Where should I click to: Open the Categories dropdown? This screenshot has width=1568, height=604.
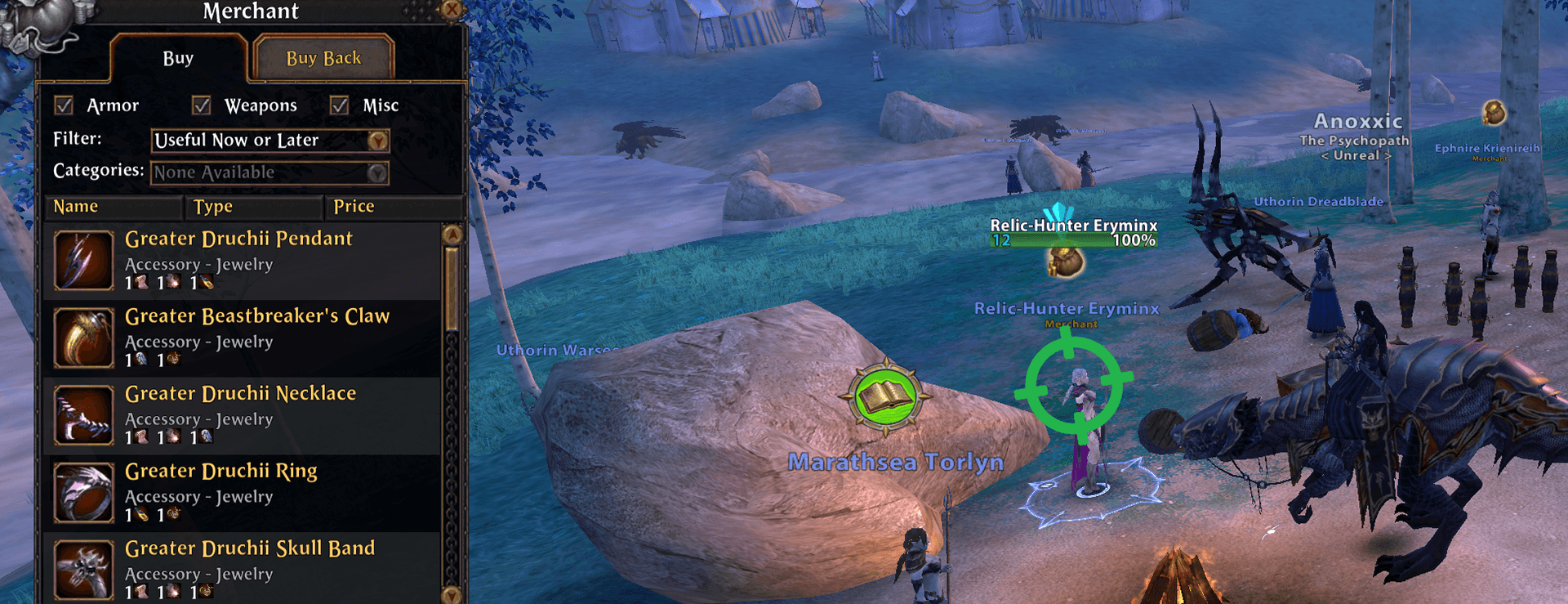click(376, 172)
